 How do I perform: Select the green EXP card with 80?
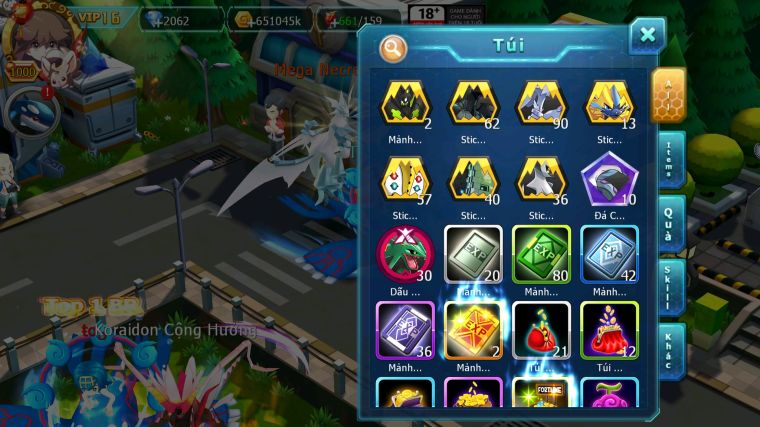pos(541,254)
